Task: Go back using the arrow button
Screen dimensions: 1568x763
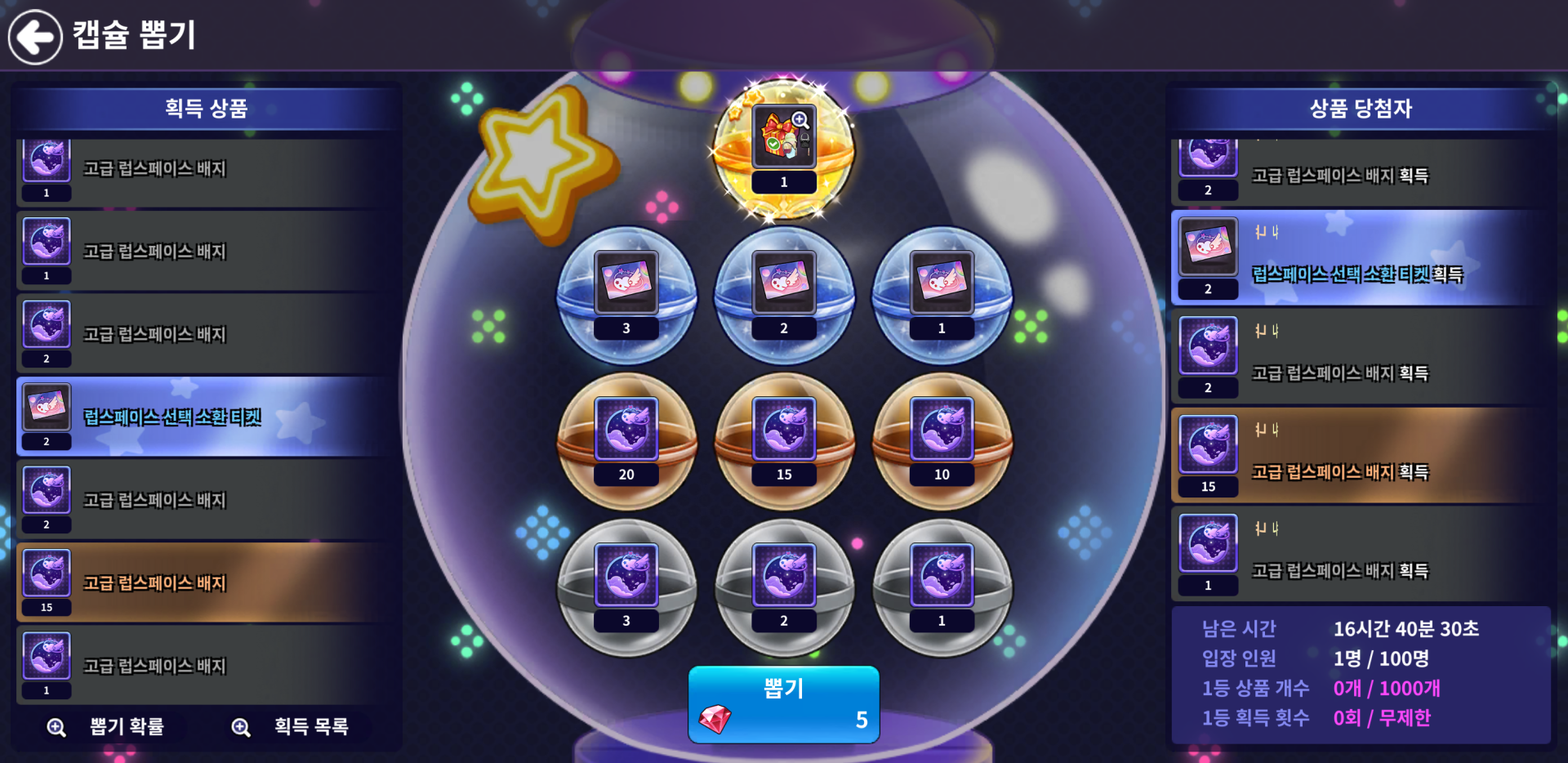Action: [x=35, y=37]
